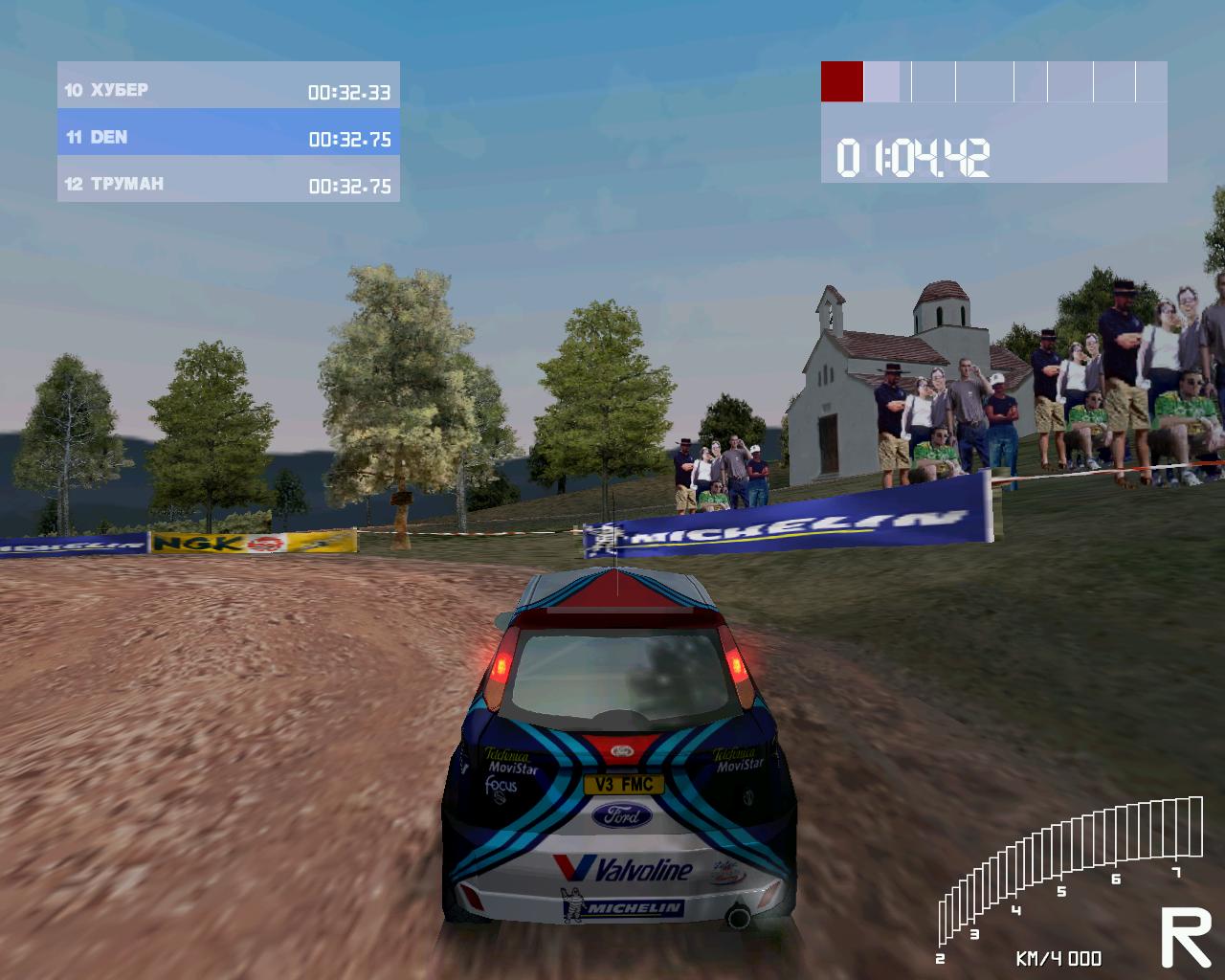Click the highlighted DEN standings row
The width and height of the screenshot is (1225, 980).
coord(228,138)
